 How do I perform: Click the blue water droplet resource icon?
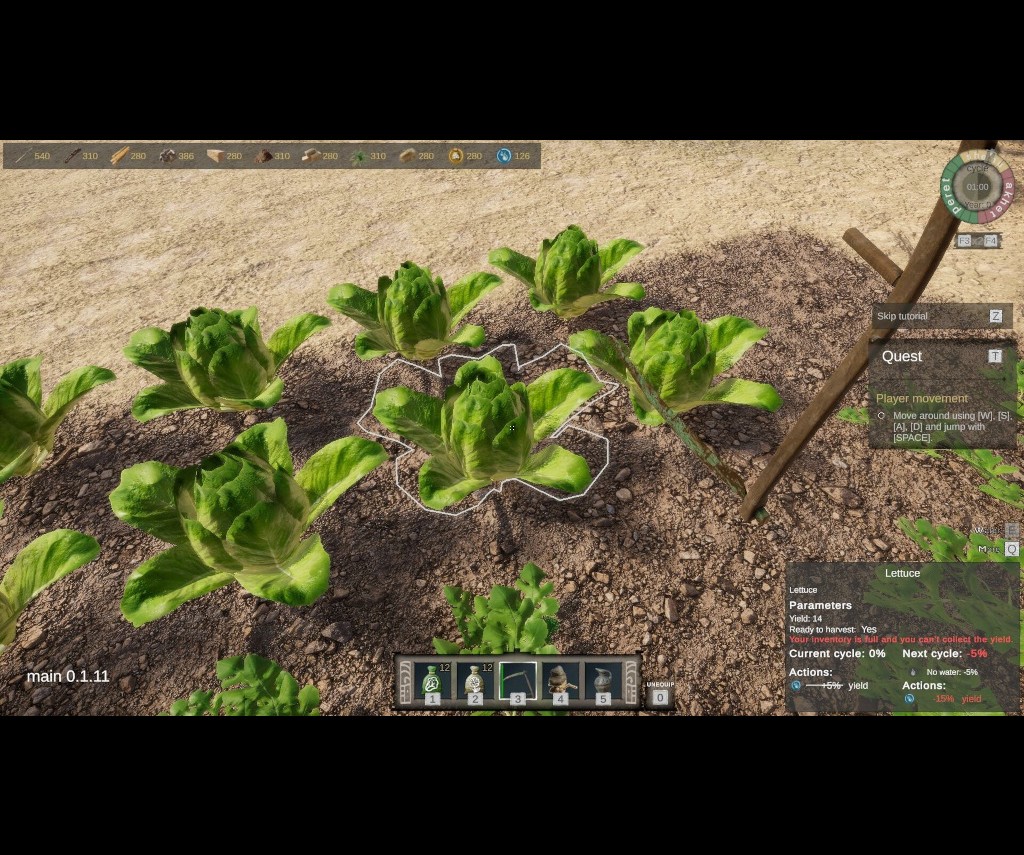coord(504,156)
